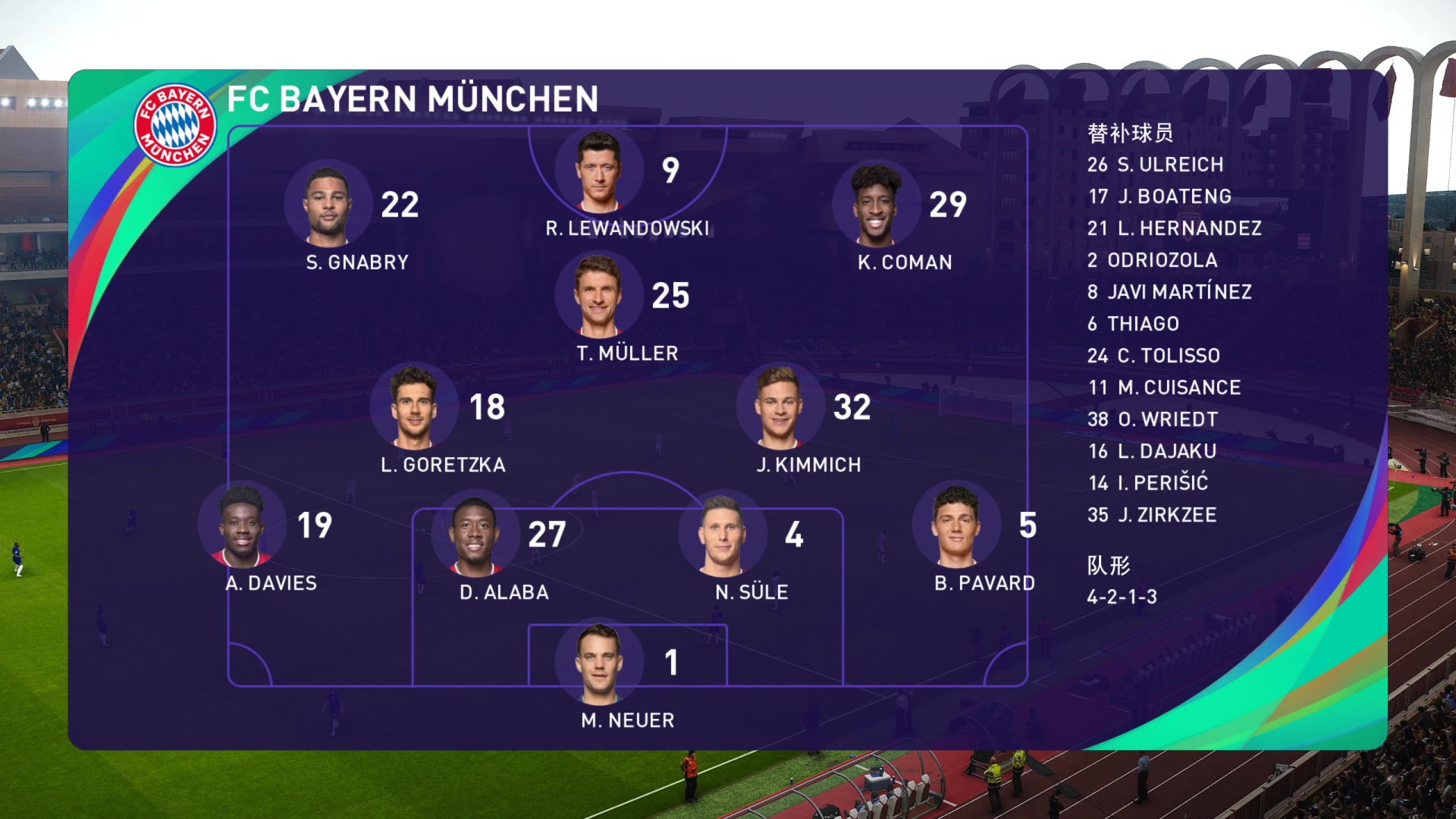Select T. Müller's portrait
1456x819 pixels.
(598, 296)
